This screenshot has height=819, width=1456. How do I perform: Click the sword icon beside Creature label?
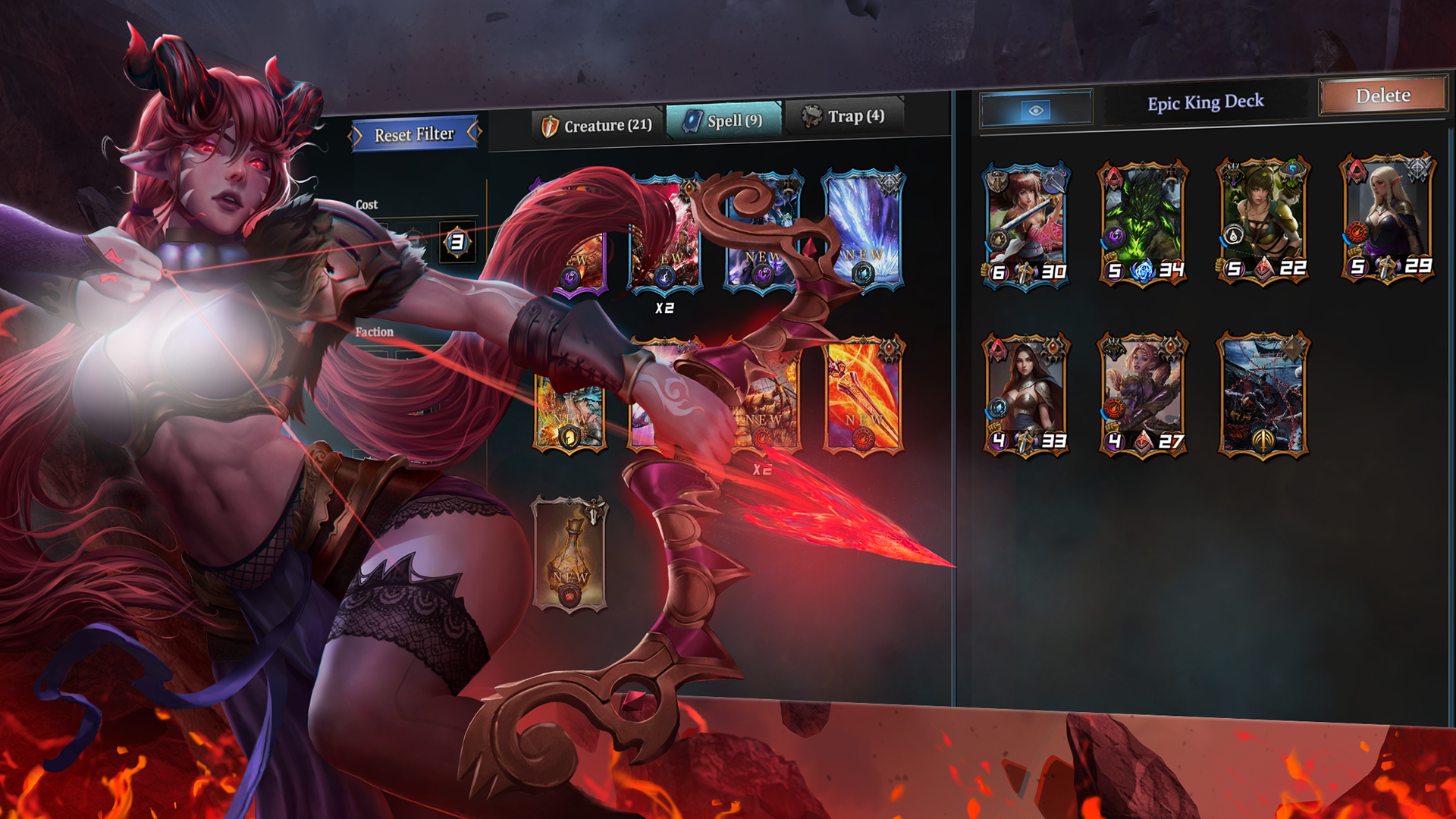[x=551, y=126]
